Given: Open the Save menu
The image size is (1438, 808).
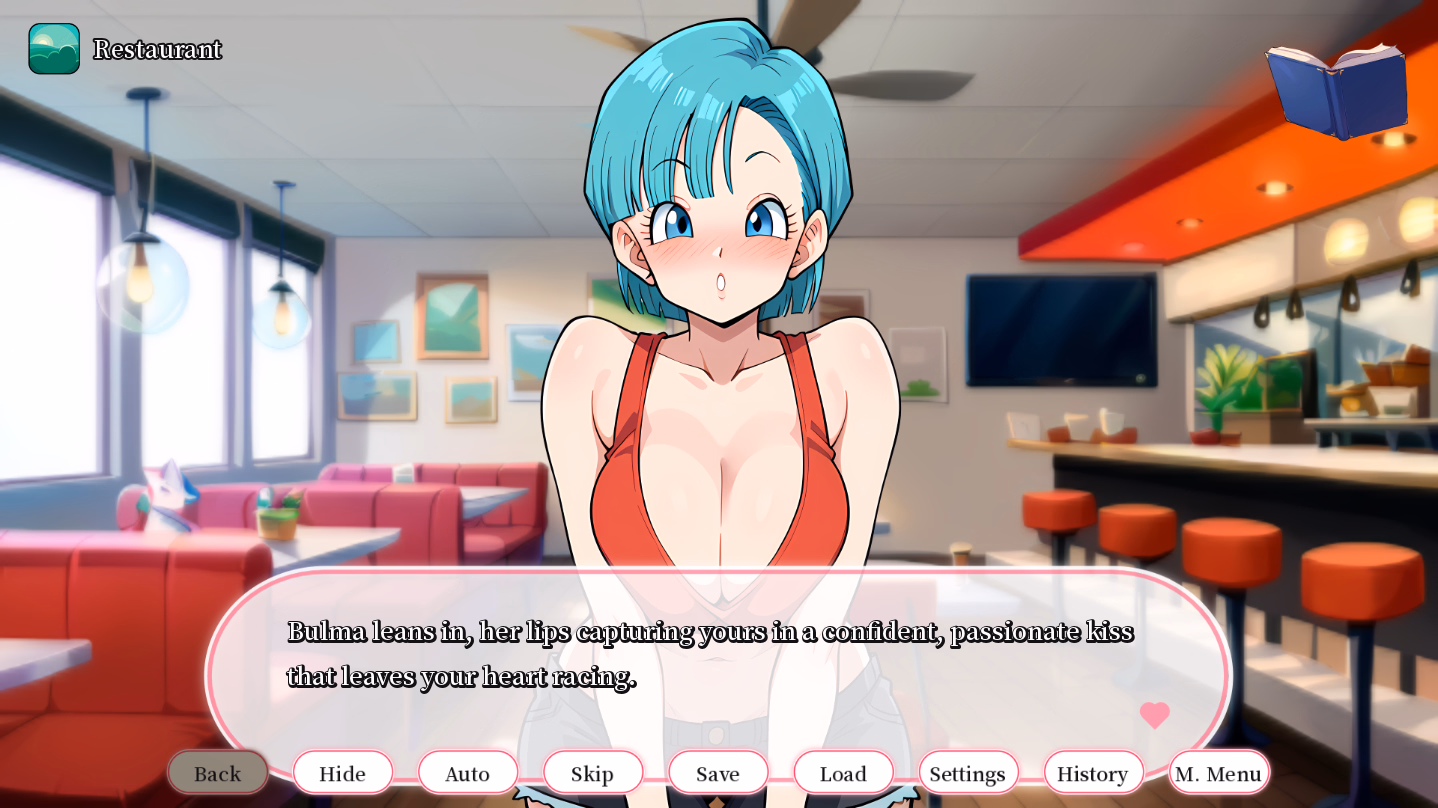Looking at the screenshot, I should 718,773.
